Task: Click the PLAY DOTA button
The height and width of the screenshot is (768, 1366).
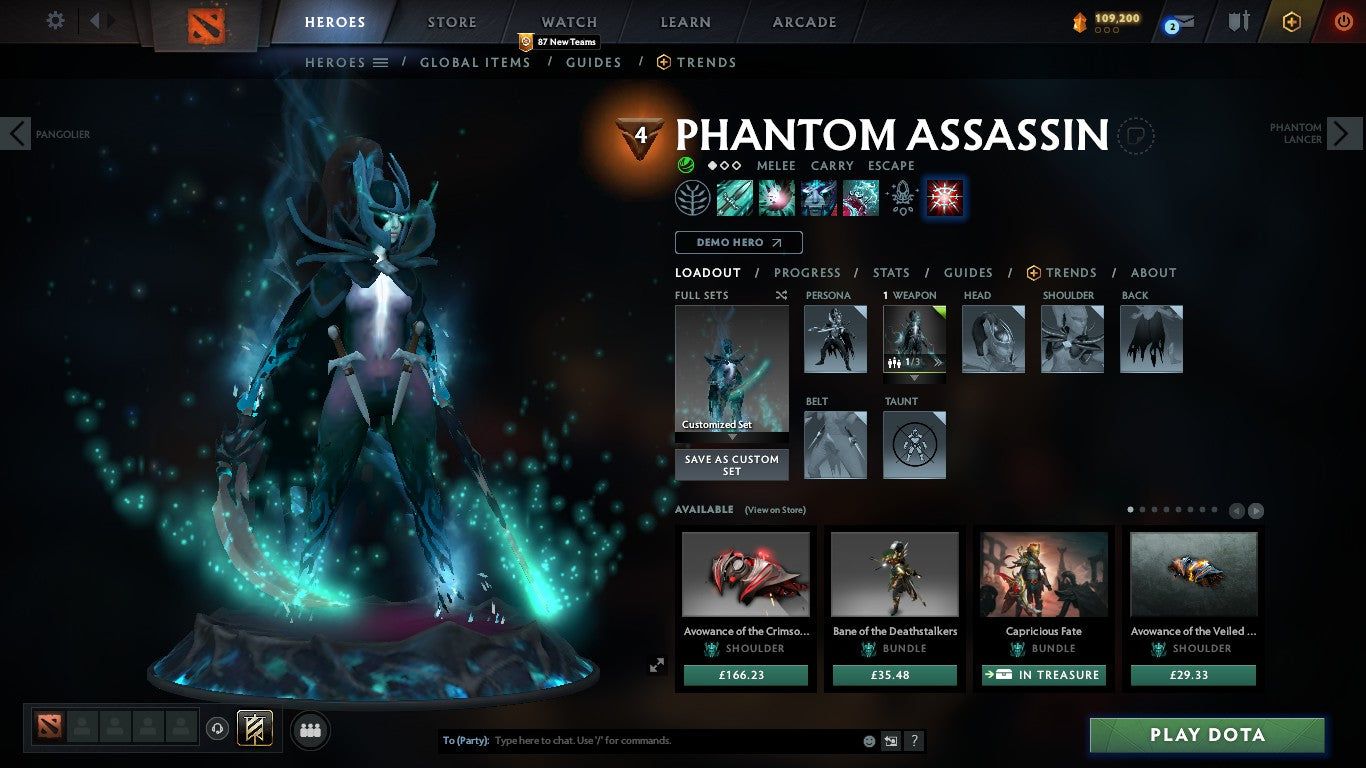Action: pyautogui.click(x=1207, y=735)
